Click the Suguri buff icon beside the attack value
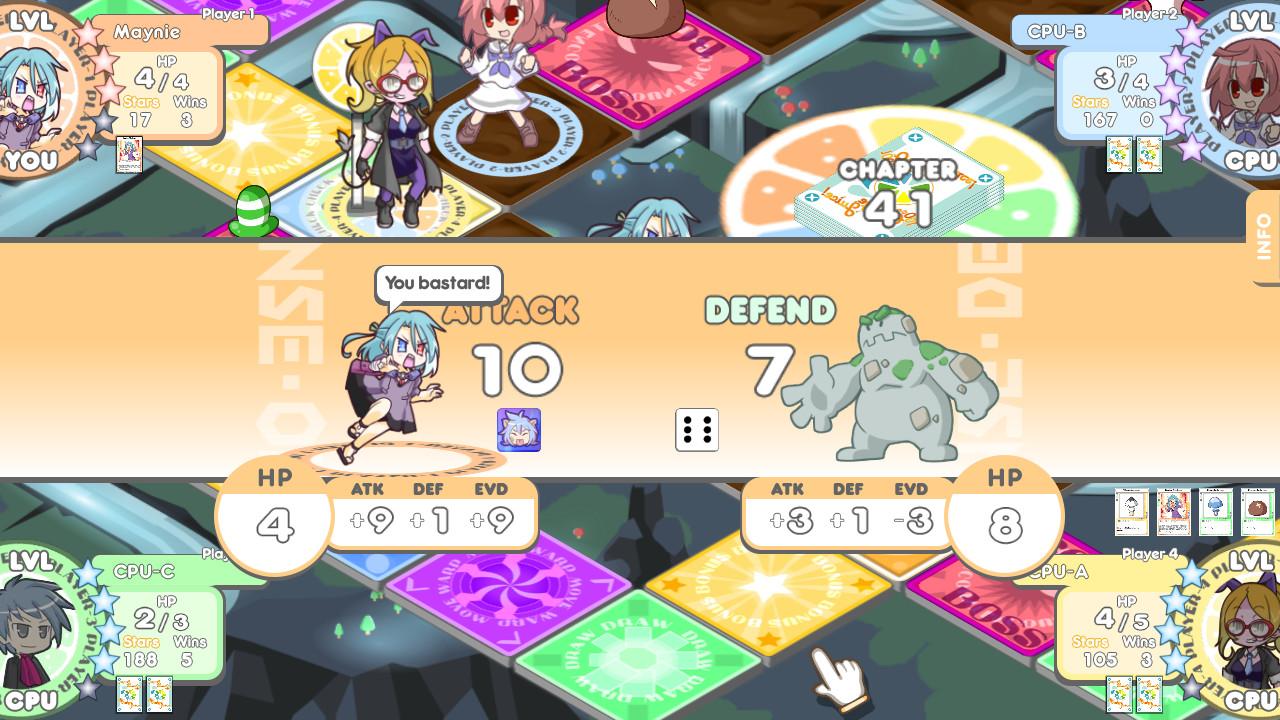1280x720 pixels. [x=520, y=430]
